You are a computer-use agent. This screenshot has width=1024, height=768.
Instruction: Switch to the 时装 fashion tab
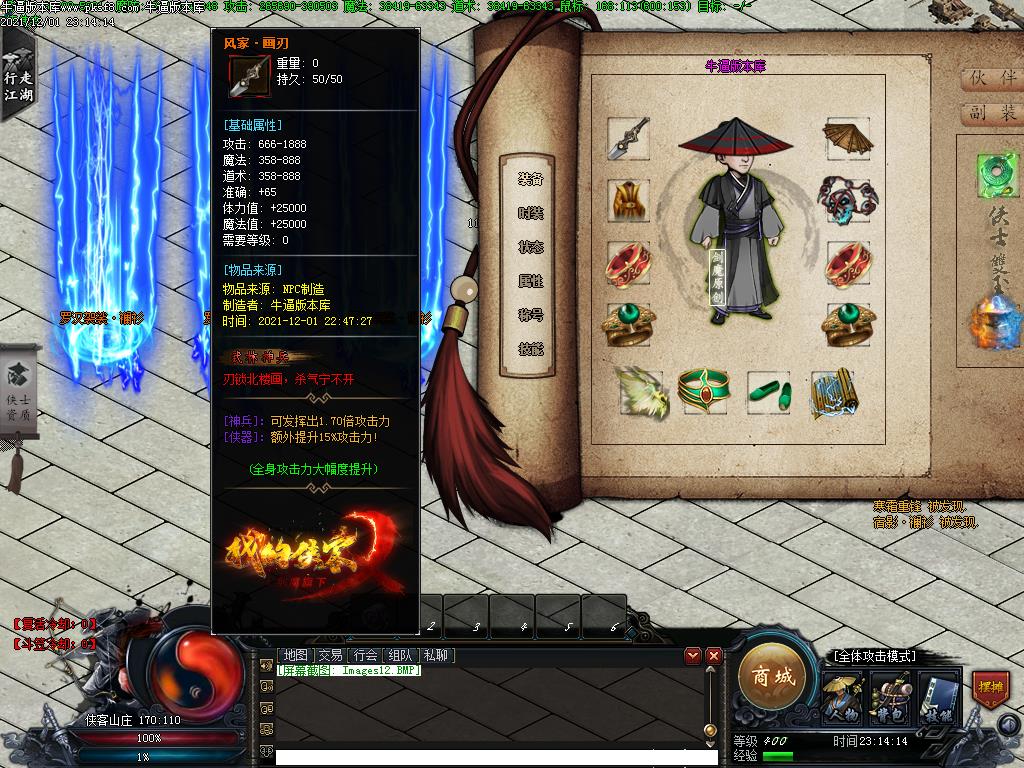(x=531, y=214)
